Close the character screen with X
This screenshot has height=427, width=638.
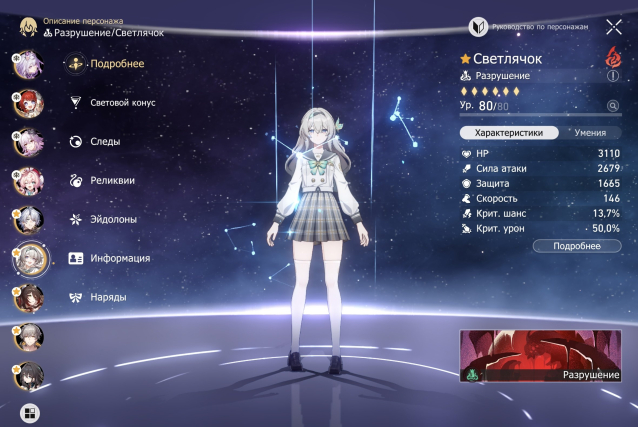(613, 28)
